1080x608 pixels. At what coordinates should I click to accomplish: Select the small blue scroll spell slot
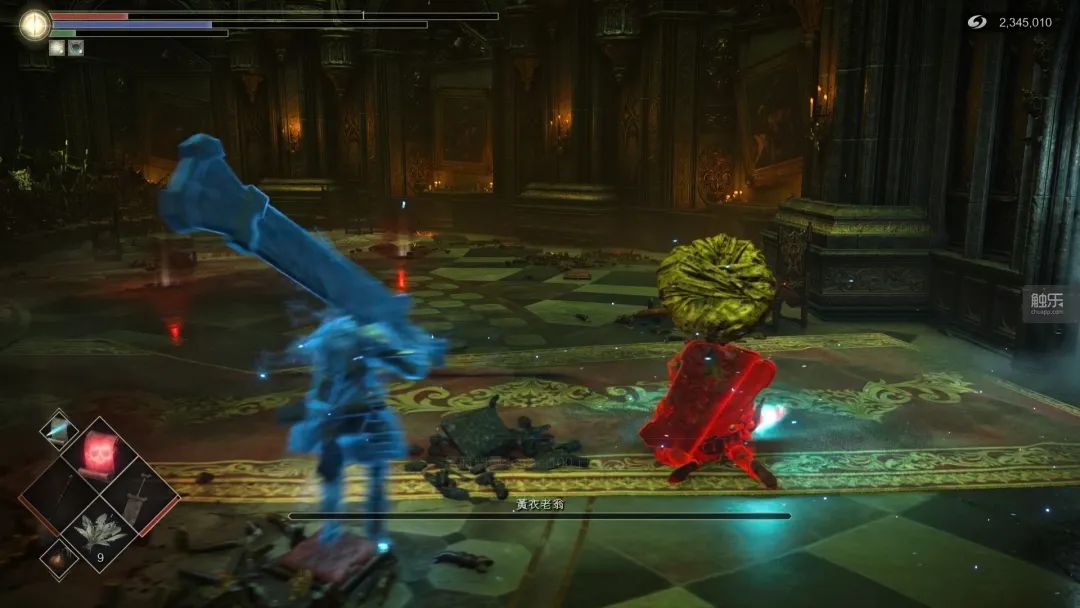[x=58, y=428]
